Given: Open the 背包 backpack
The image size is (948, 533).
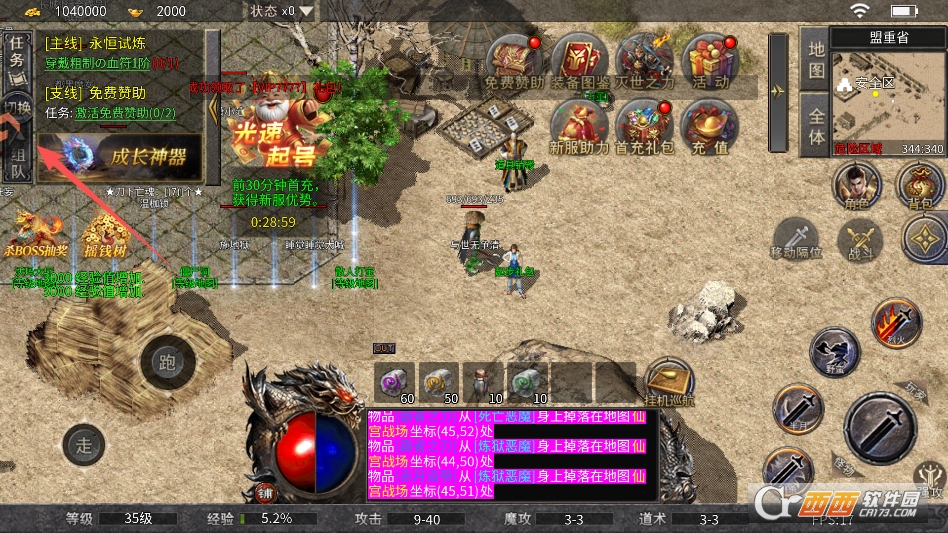Looking at the screenshot, I should [x=919, y=185].
